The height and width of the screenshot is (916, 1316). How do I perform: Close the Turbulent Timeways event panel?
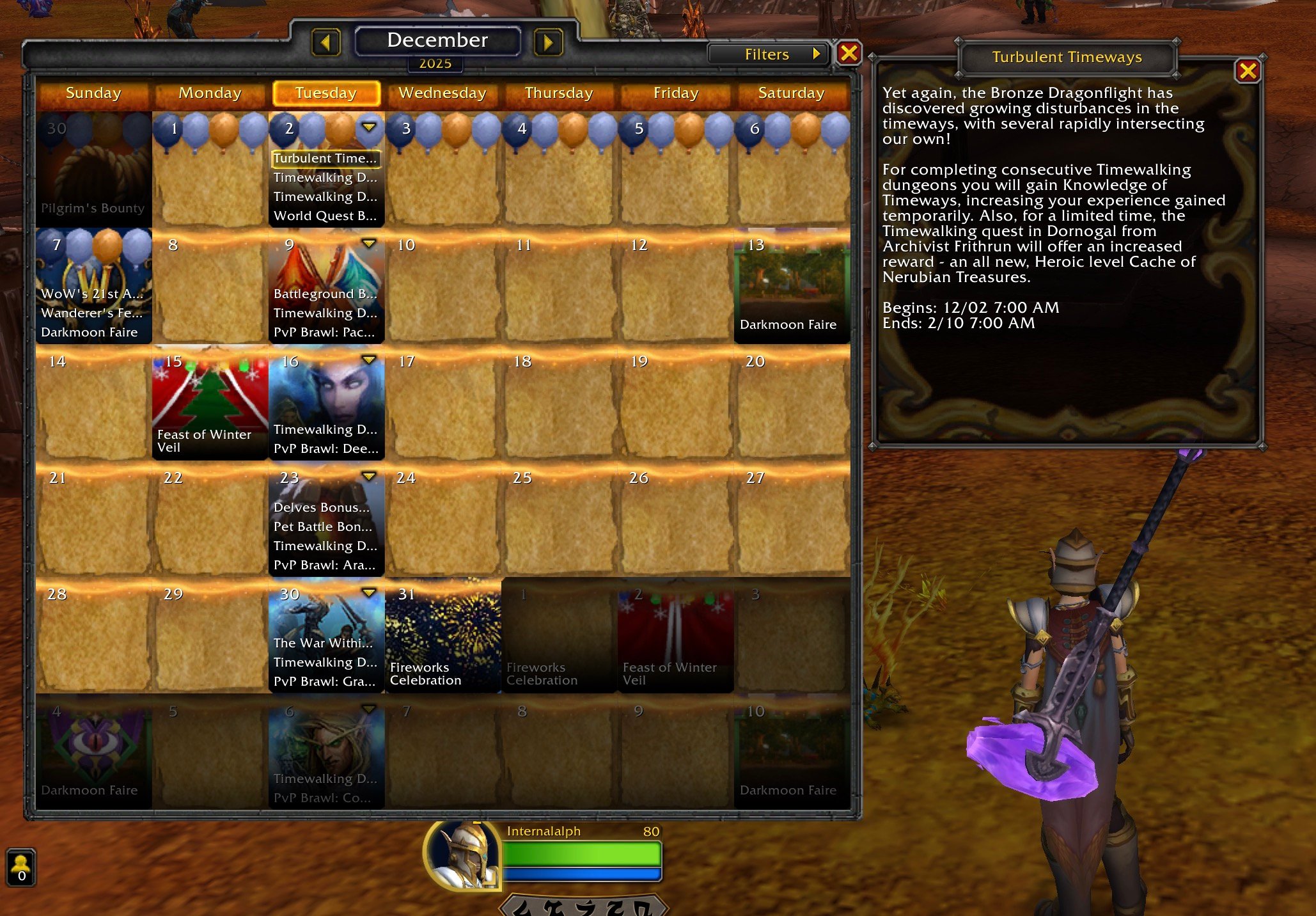click(1247, 71)
